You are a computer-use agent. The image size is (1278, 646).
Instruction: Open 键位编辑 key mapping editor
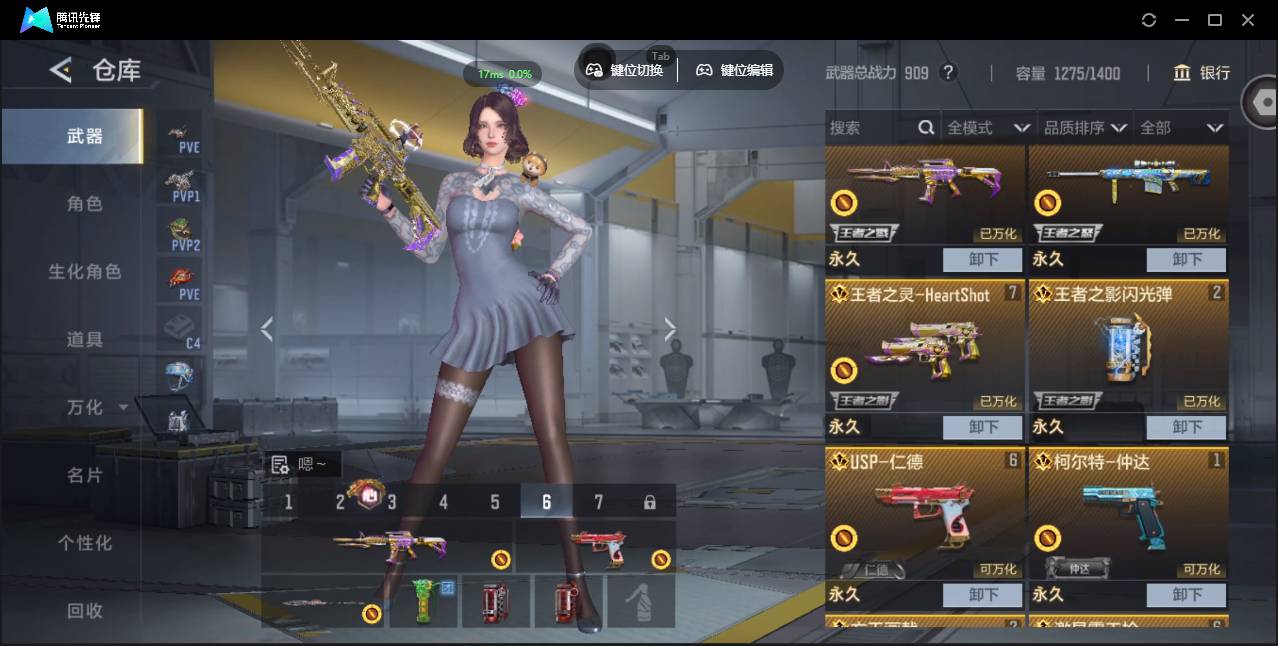click(735, 70)
